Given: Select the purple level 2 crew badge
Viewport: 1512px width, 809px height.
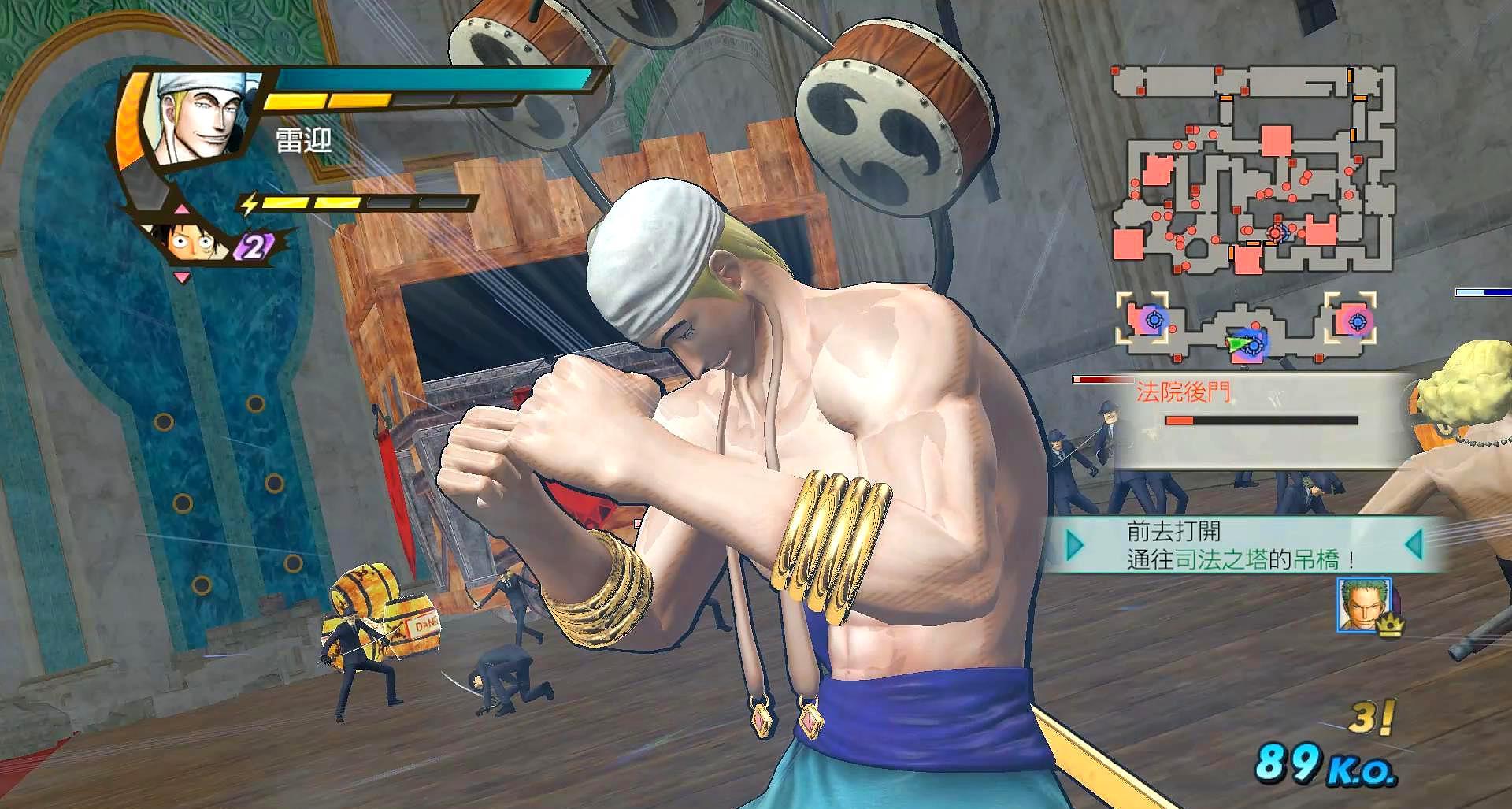Looking at the screenshot, I should pyautogui.click(x=254, y=247).
